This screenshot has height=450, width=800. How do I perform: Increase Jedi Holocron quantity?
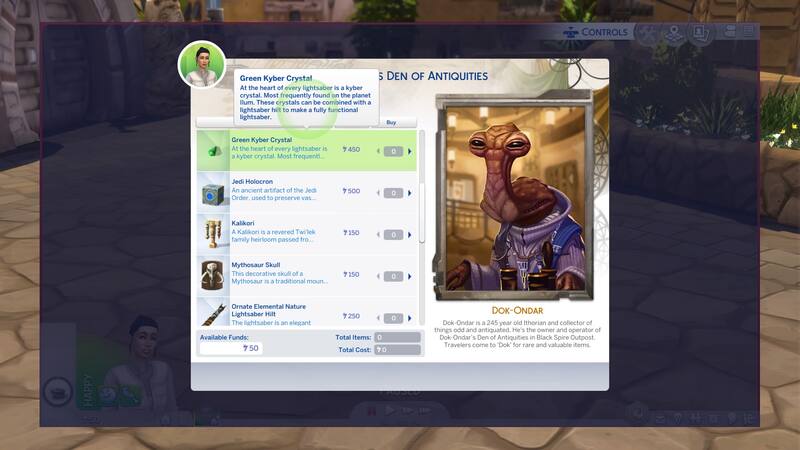coord(408,193)
